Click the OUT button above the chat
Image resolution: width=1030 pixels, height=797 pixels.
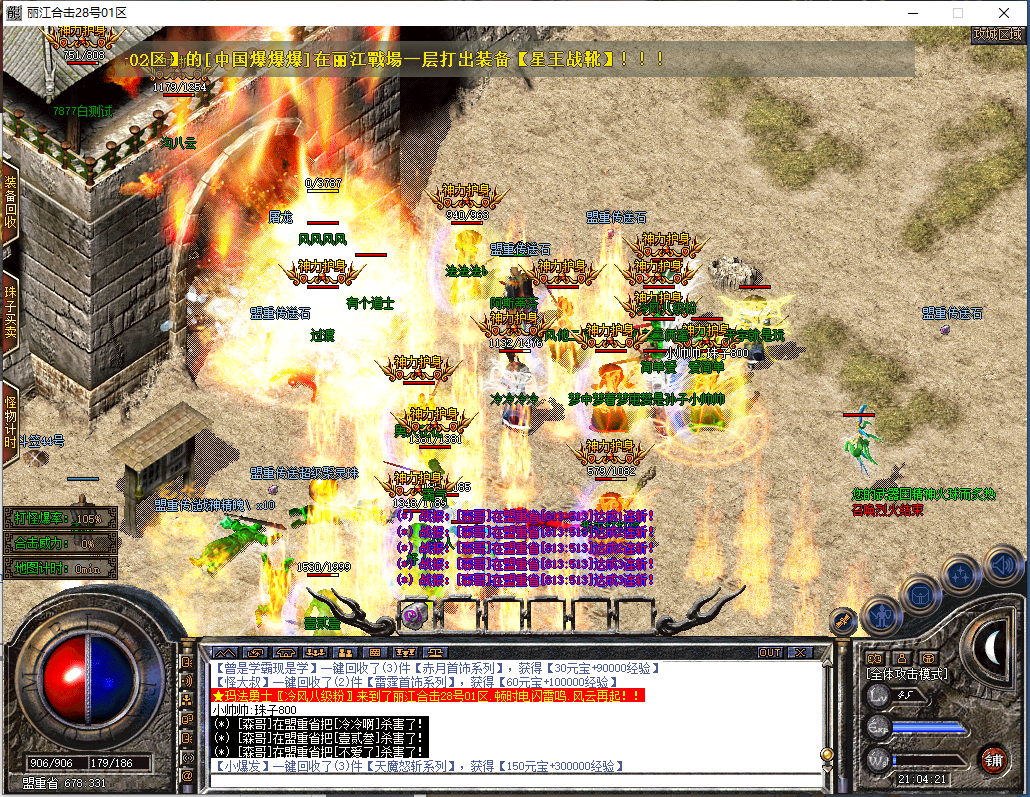(770, 652)
